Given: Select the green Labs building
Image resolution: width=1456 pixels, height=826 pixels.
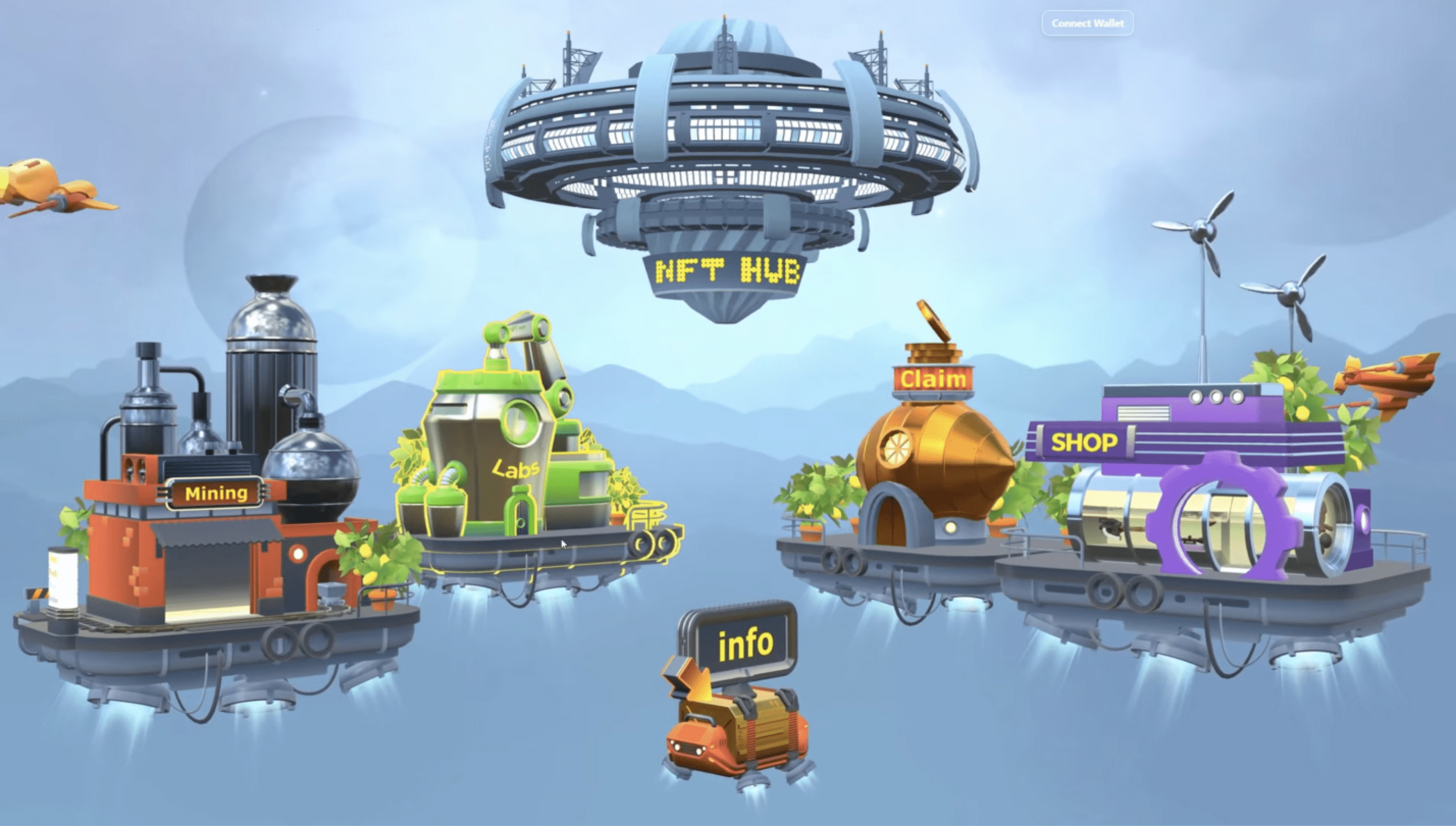Looking at the screenshot, I should [514, 454].
